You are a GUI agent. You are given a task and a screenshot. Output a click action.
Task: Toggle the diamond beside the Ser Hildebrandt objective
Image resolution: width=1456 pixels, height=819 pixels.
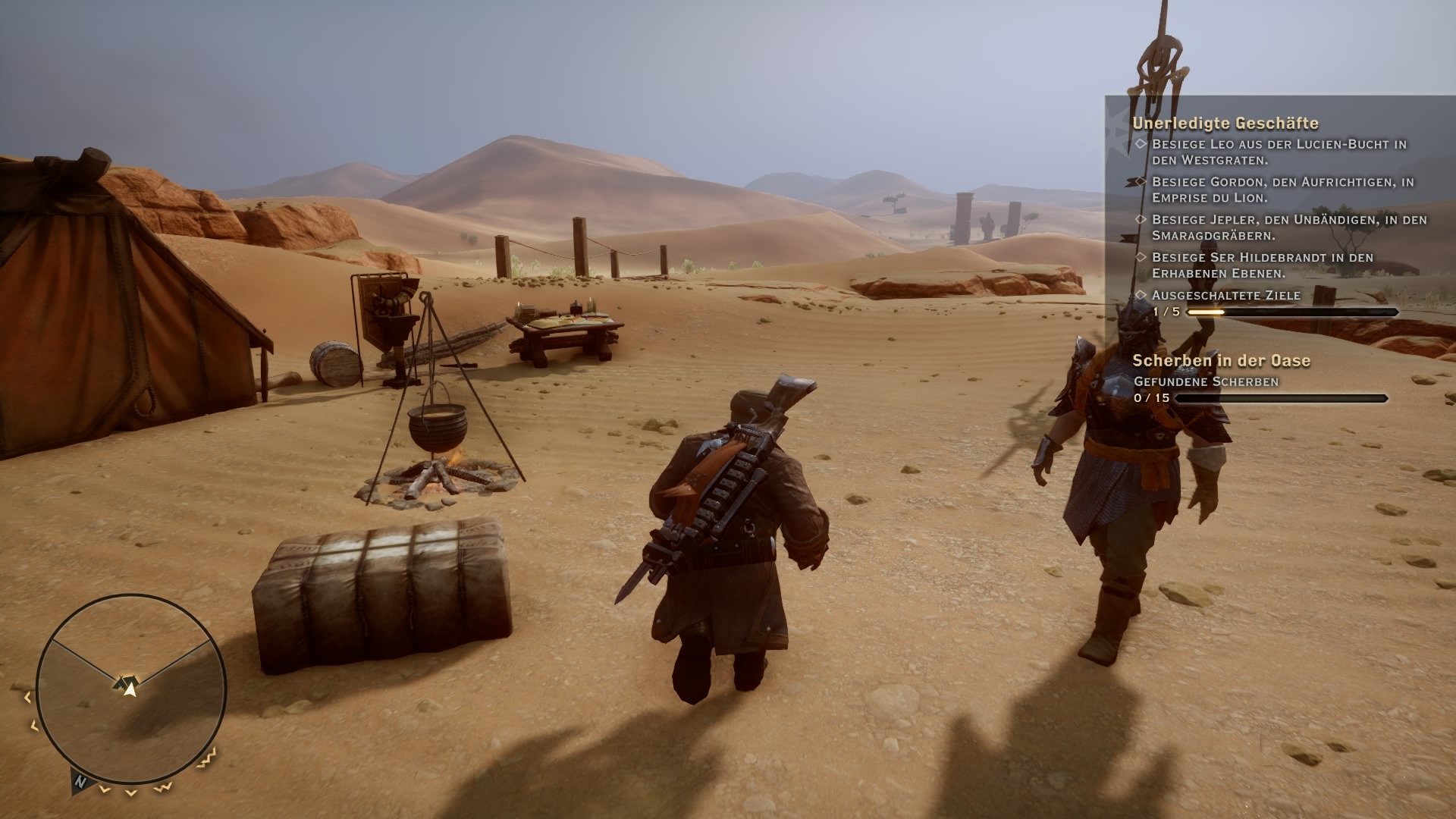(x=1141, y=257)
